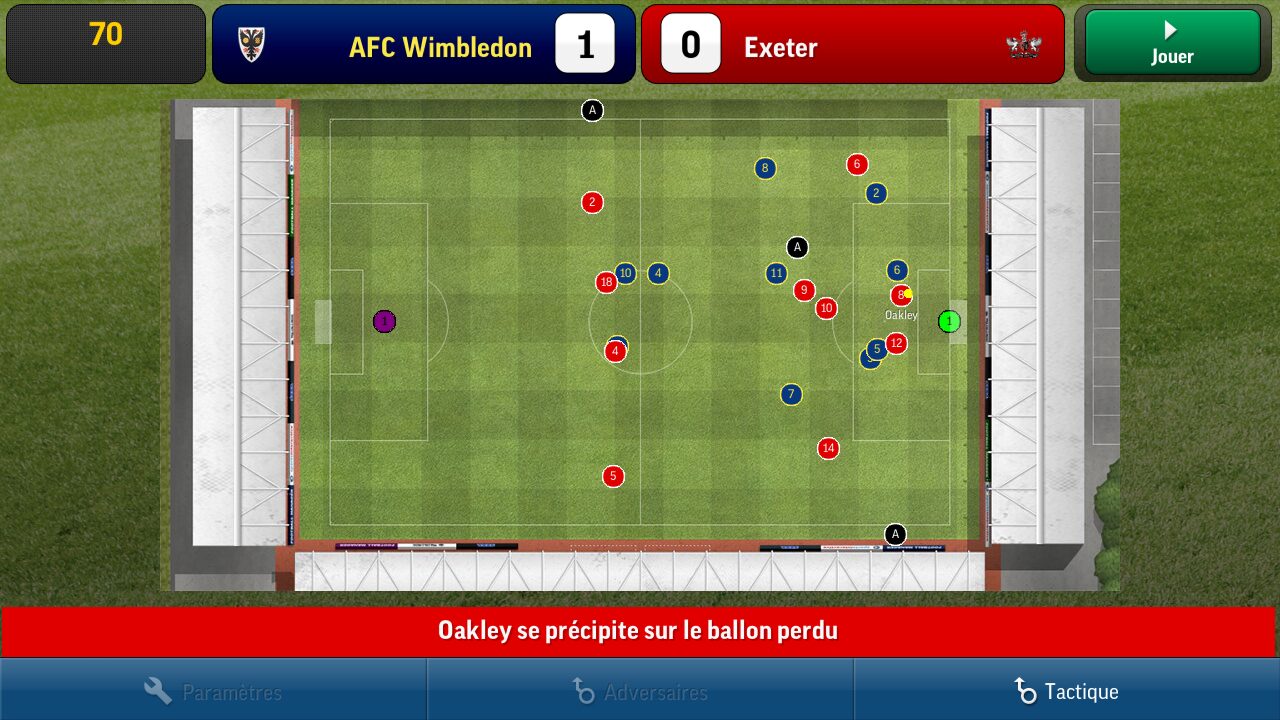Select the Adversaires option
The width and height of the screenshot is (1280, 720).
coord(640,691)
